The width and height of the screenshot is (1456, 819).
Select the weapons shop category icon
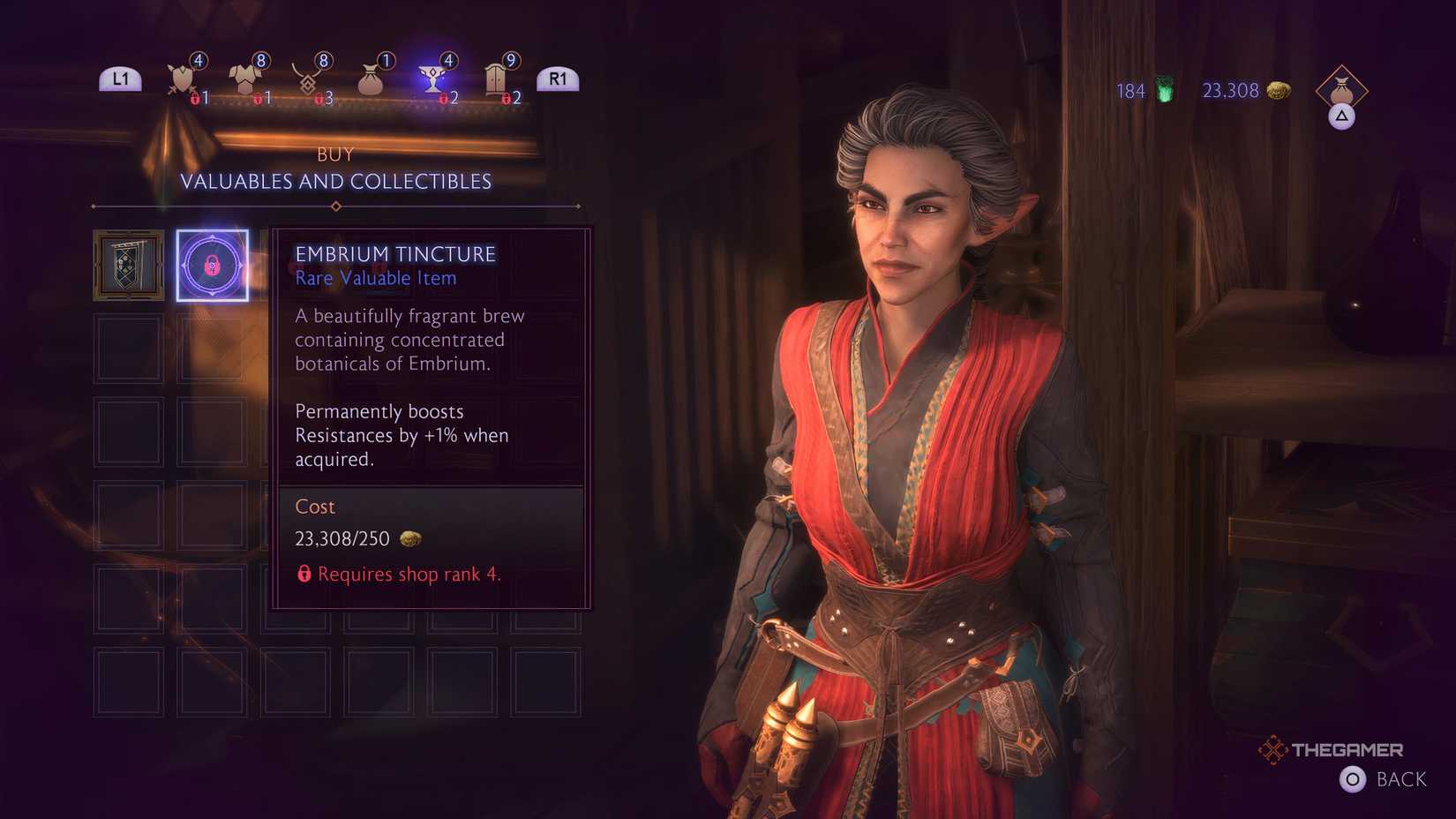click(181, 78)
